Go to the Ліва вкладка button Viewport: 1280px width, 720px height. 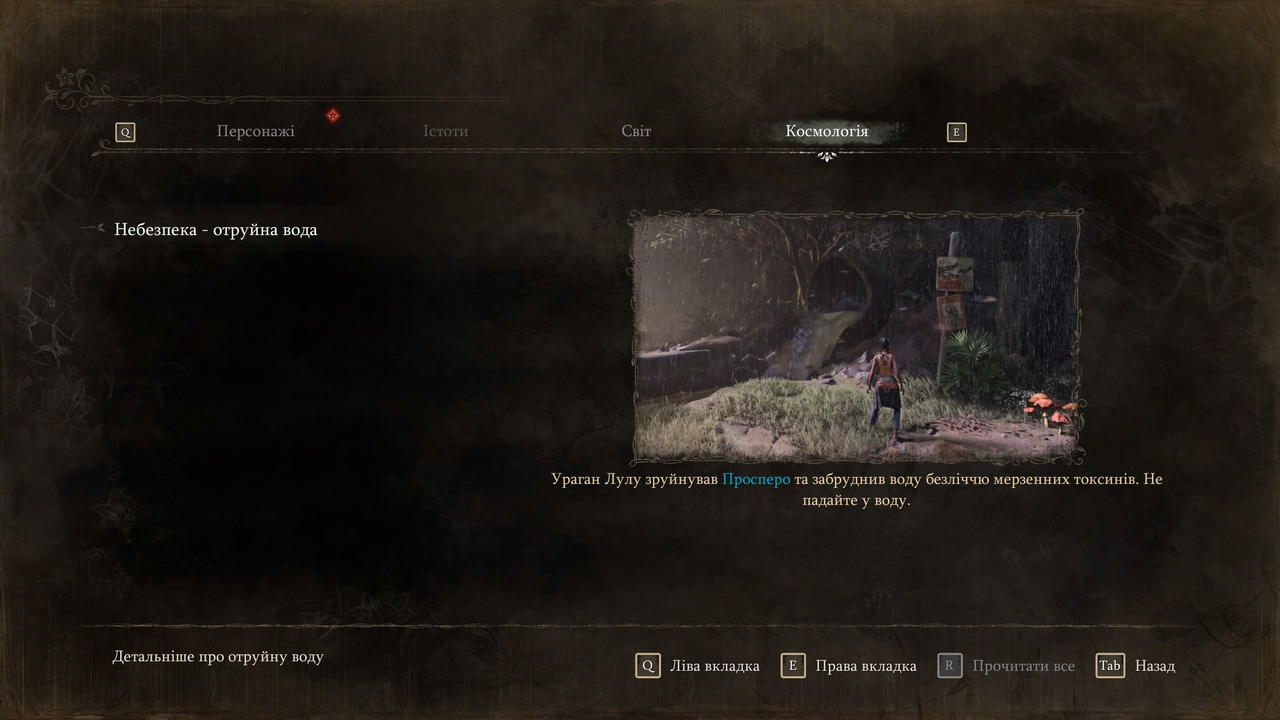[x=698, y=666]
